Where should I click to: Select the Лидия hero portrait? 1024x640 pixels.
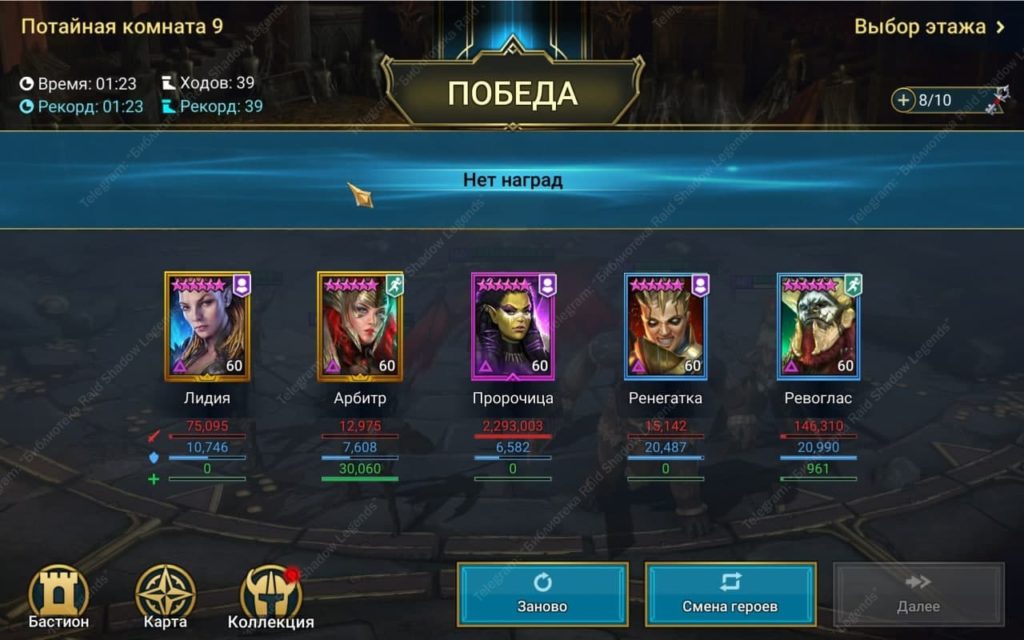pos(207,326)
